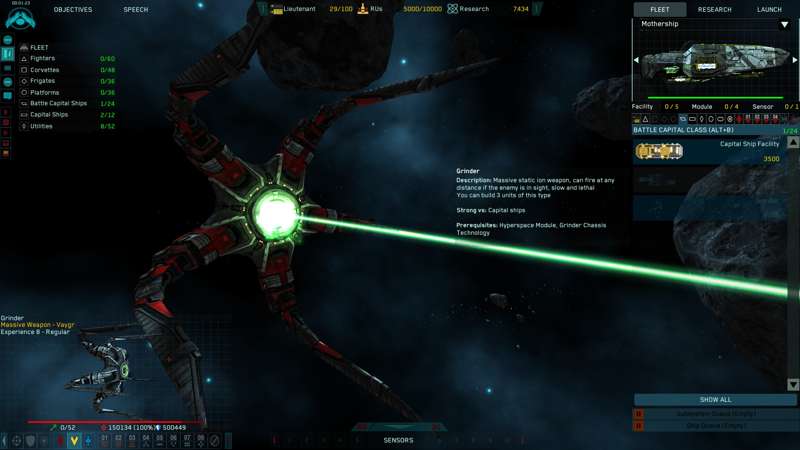Expand the Mothership dropdown
The height and width of the screenshot is (450, 800).
(x=784, y=24)
